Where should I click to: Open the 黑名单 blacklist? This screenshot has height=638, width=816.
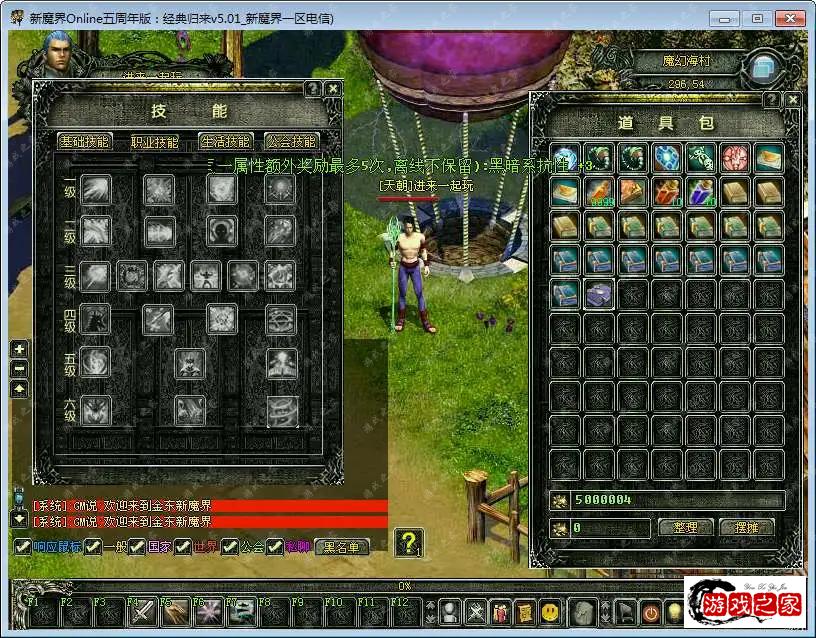click(x=342, y=547)
